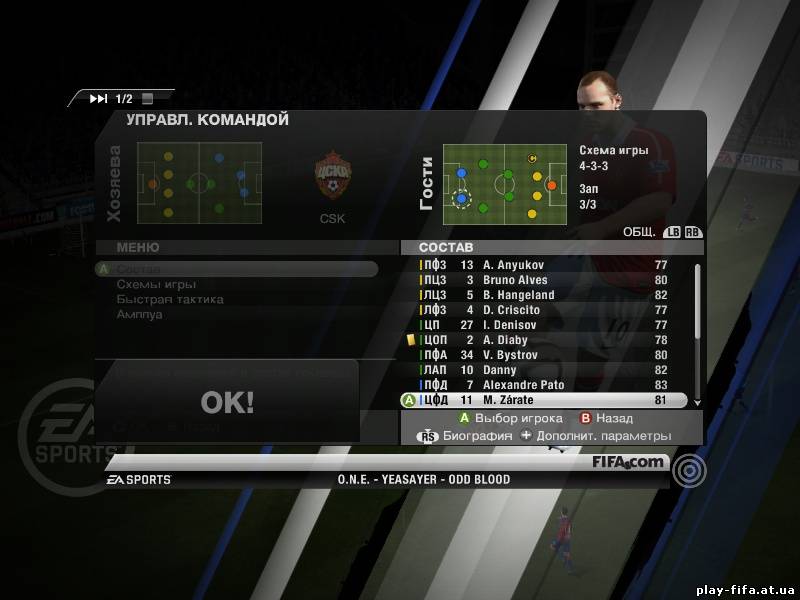Image resolution: width=800 pixels, height=600 pixels.
Task: Skip to the next music track
Action: point(98,98)
